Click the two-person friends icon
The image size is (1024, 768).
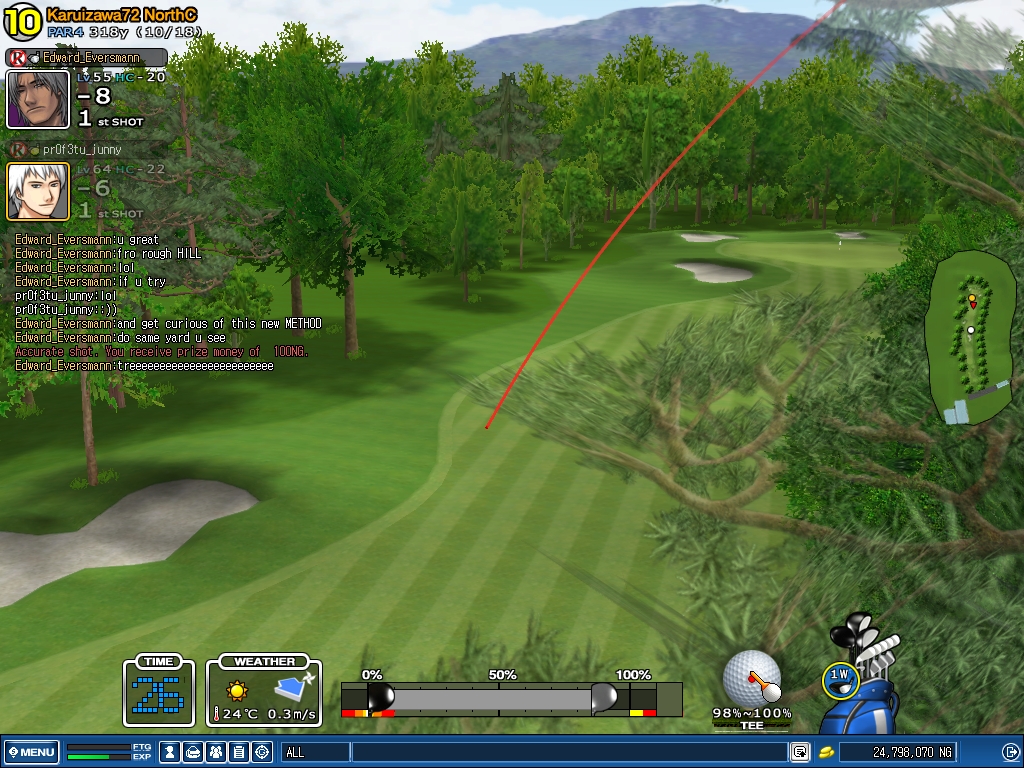(x=216, y=752)
